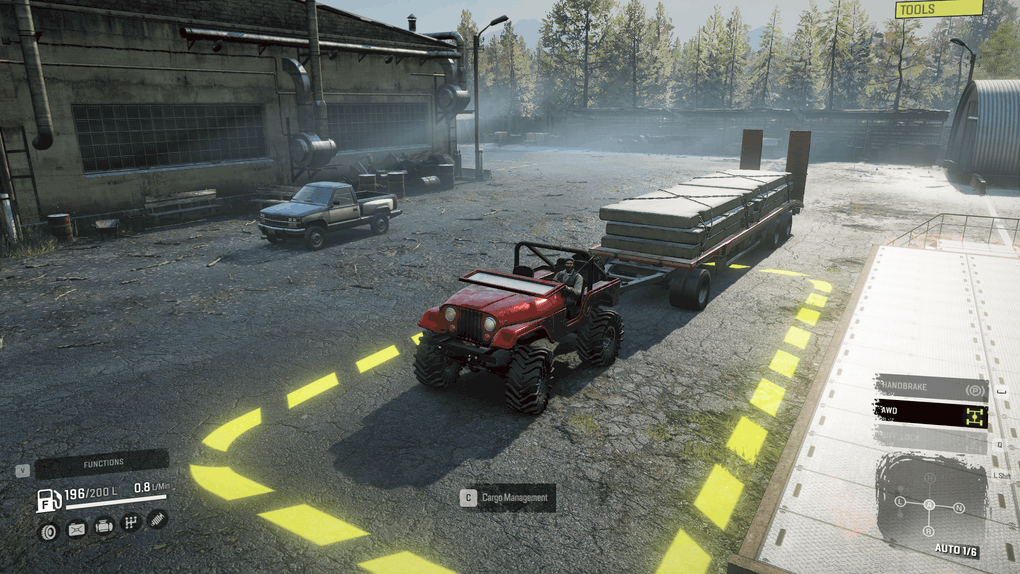The width and height of the screenshot is (1020, 574).
Task: Toggle the Diff Lock
Action: click(932, 438)
